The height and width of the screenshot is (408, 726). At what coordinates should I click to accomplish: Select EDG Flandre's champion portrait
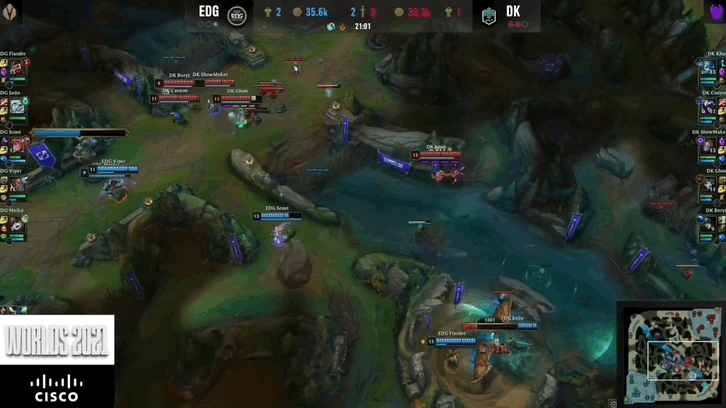(17, 68)
